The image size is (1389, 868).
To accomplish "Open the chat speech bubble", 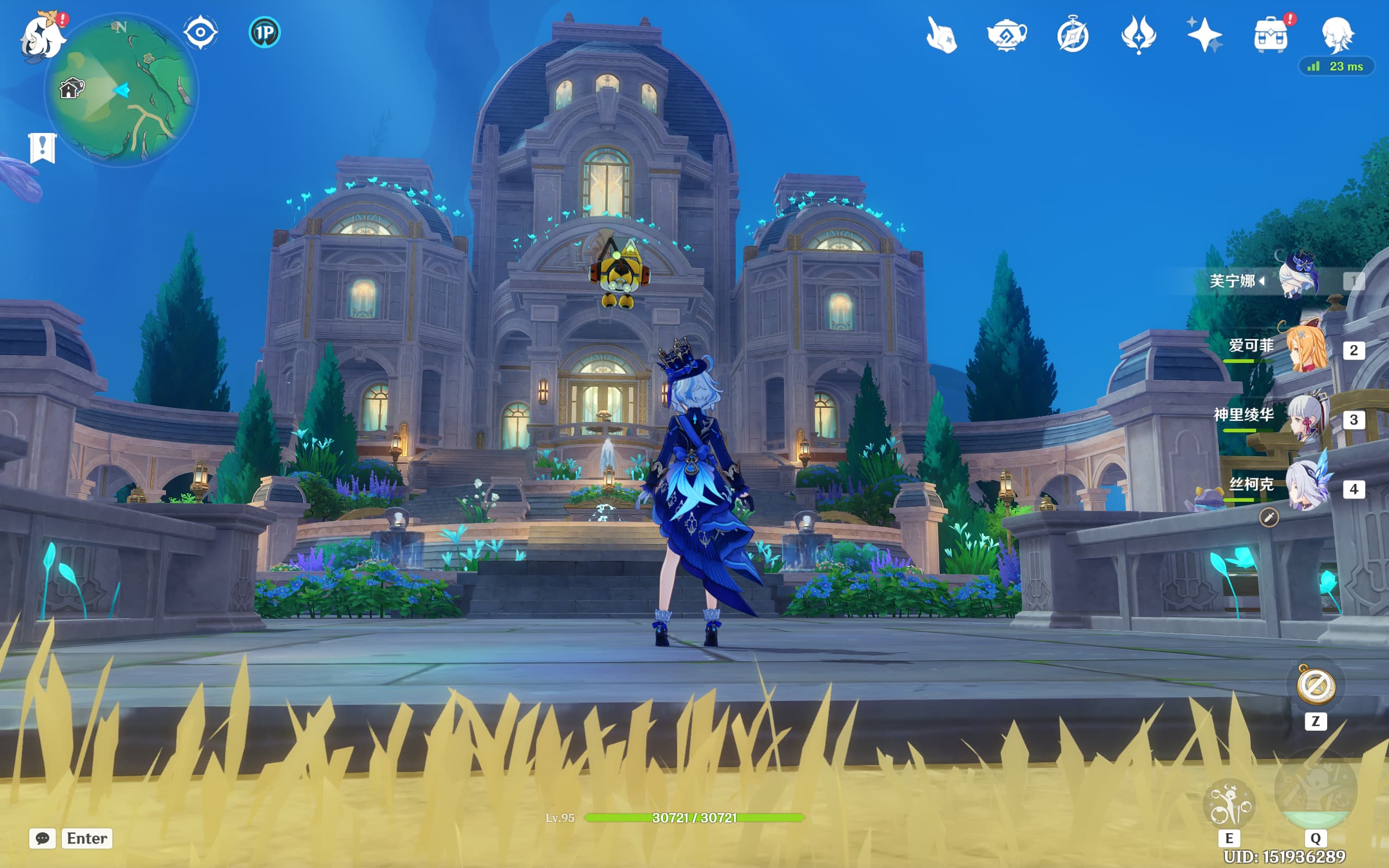I will [x=42, y=838].
